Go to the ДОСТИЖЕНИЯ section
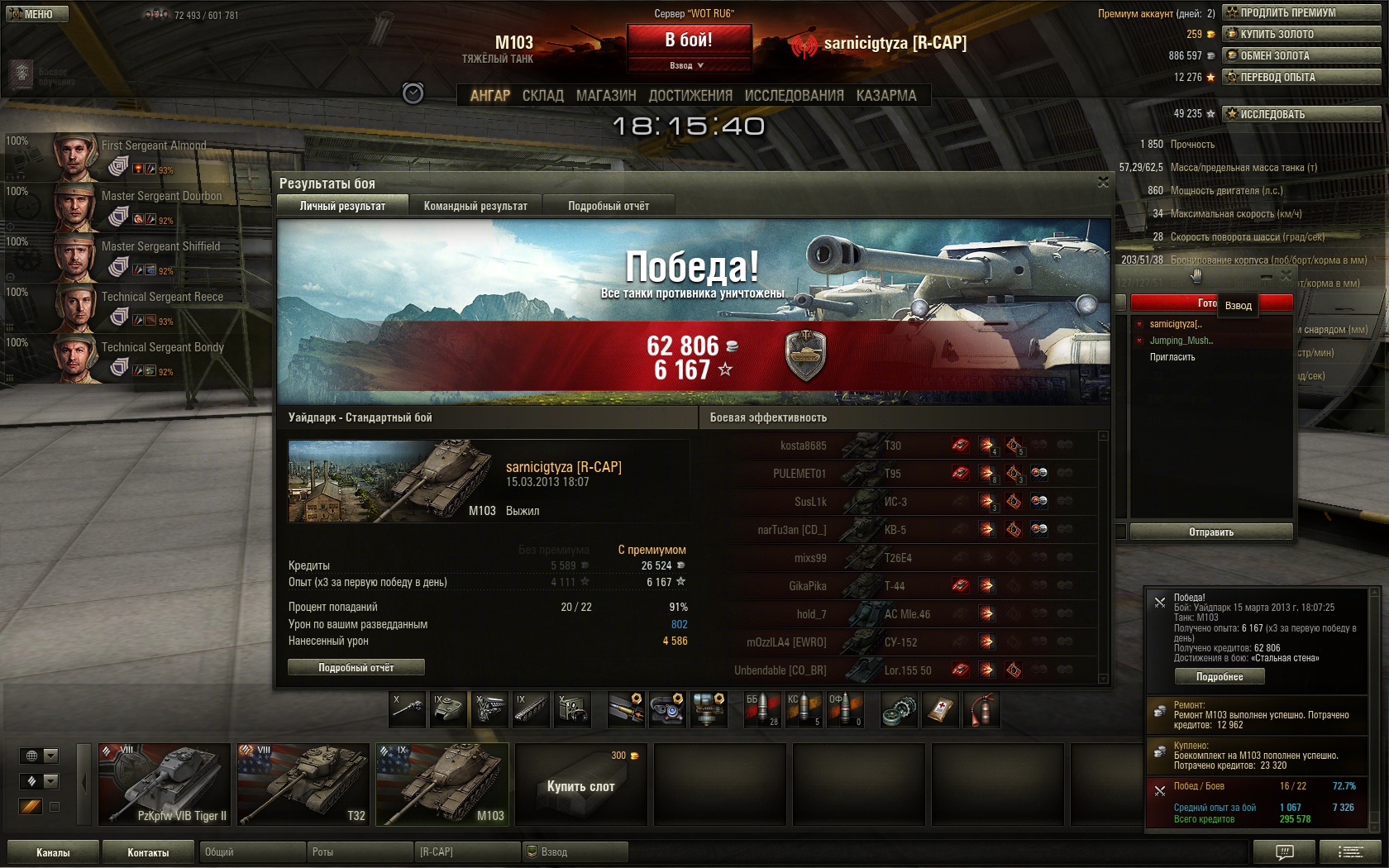Screen dimensions: 1389x868 690,96
